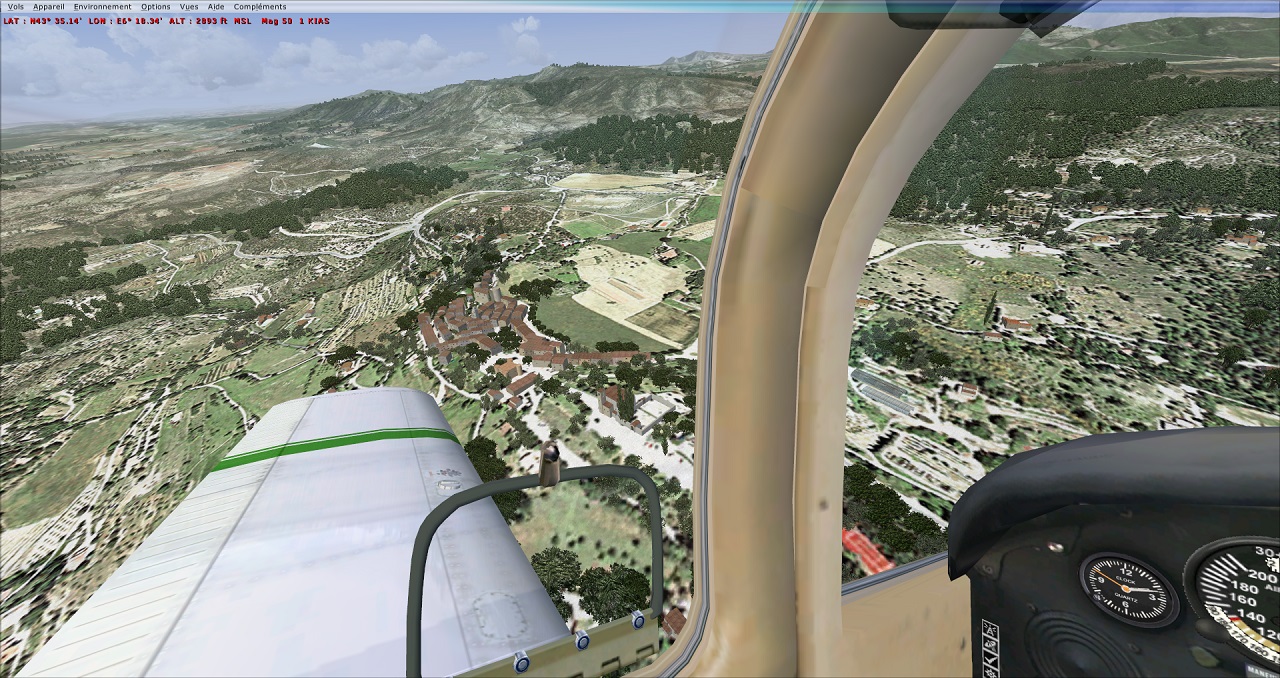Open the Vols menu
The height and width of the screenshot is (678, 1280).
[x=15, y=6]
